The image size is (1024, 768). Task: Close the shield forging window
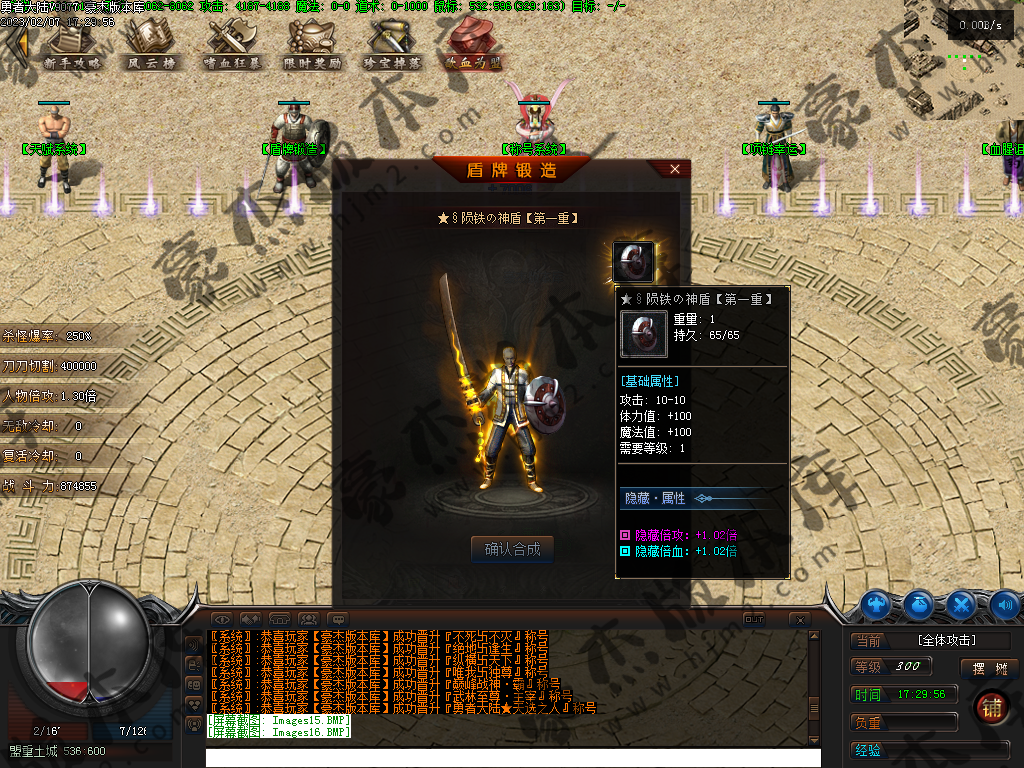coord(675,170)
